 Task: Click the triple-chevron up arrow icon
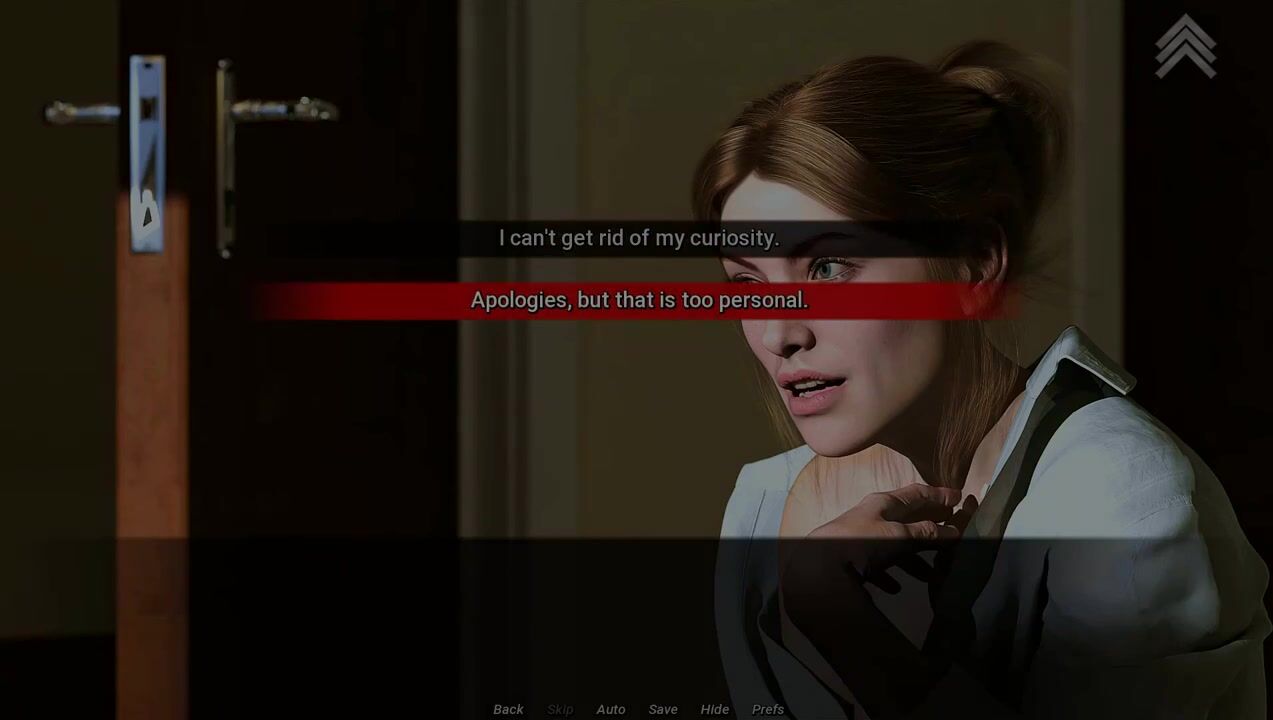[1186, 46]
